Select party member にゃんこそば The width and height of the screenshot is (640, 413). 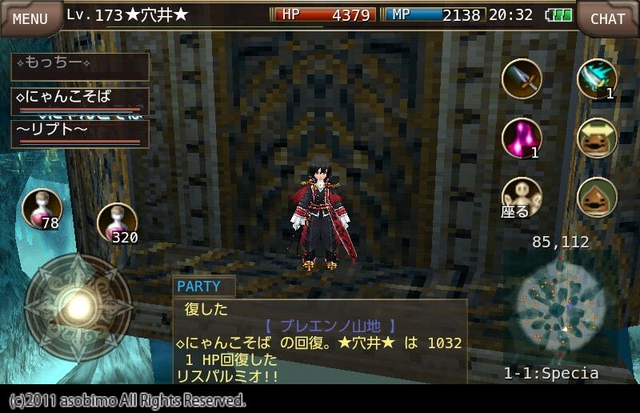tap(80, 100)
